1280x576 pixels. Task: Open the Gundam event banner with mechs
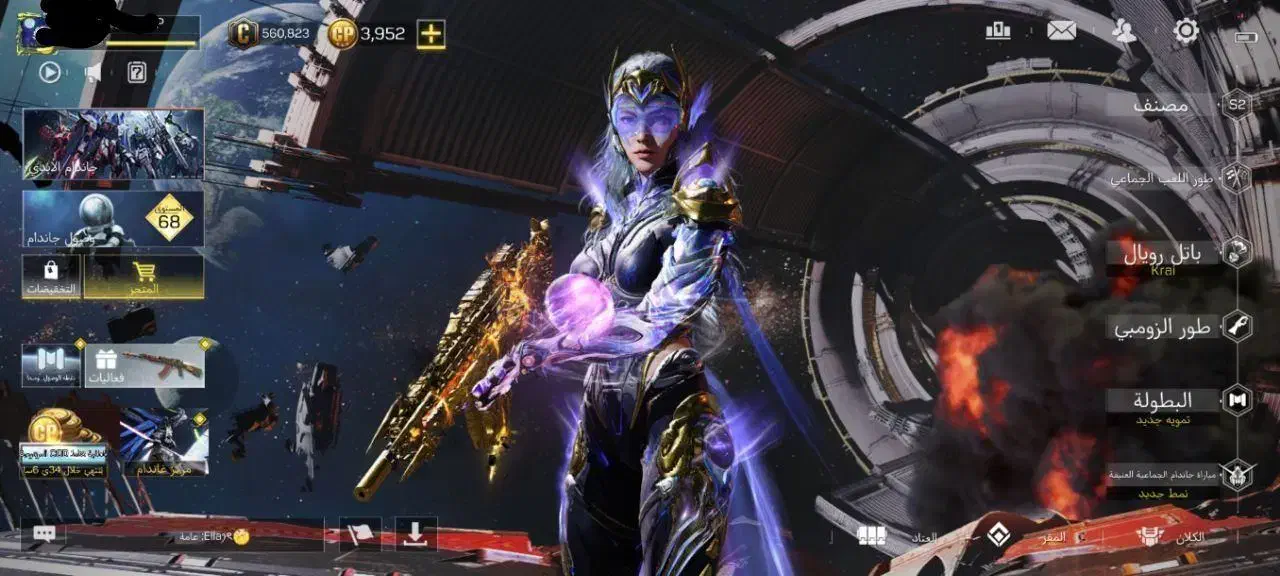[113, 144]
